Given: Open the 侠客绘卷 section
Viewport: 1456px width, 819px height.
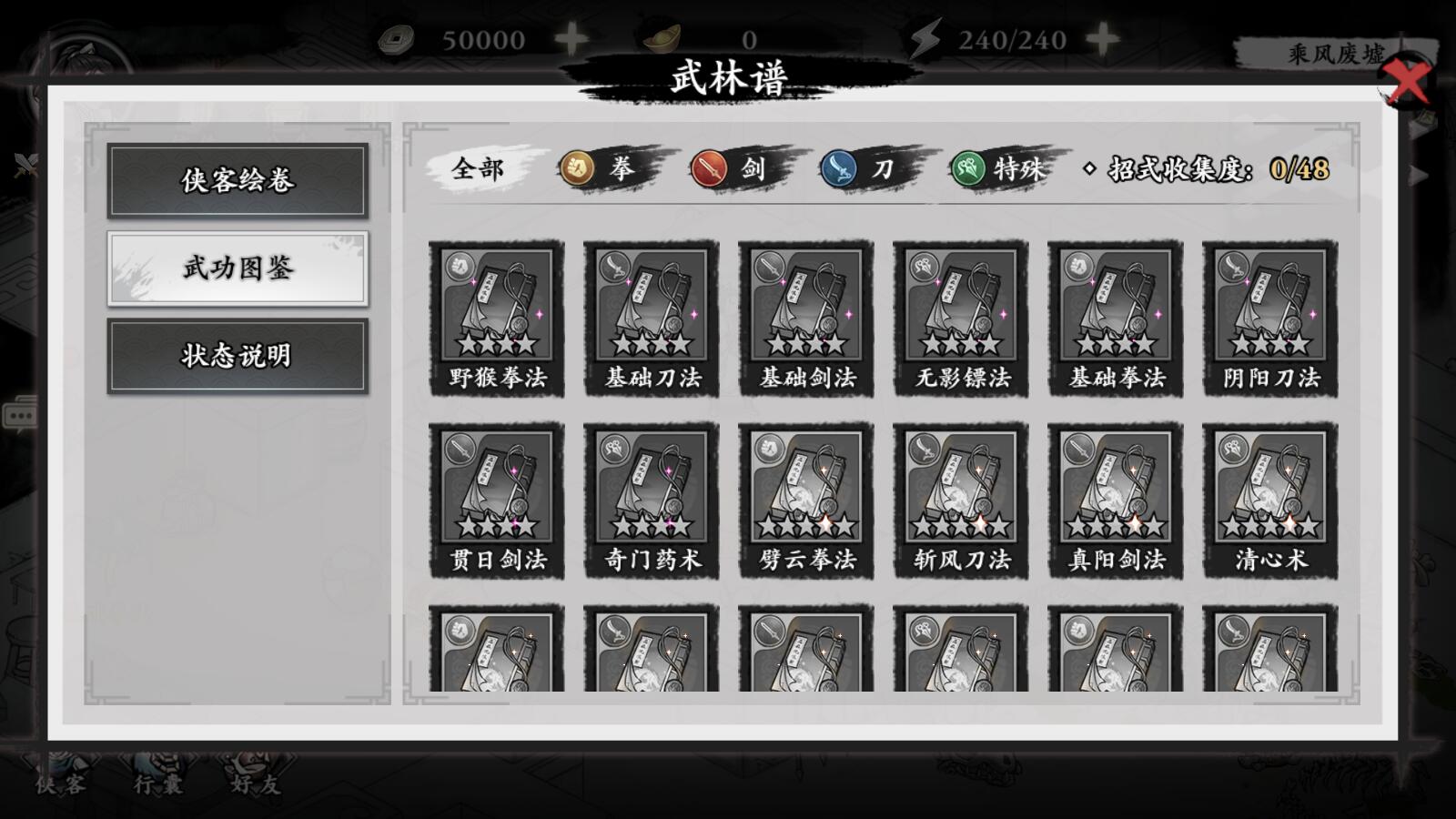Looking at the screenshot, I should pos(238,181).
